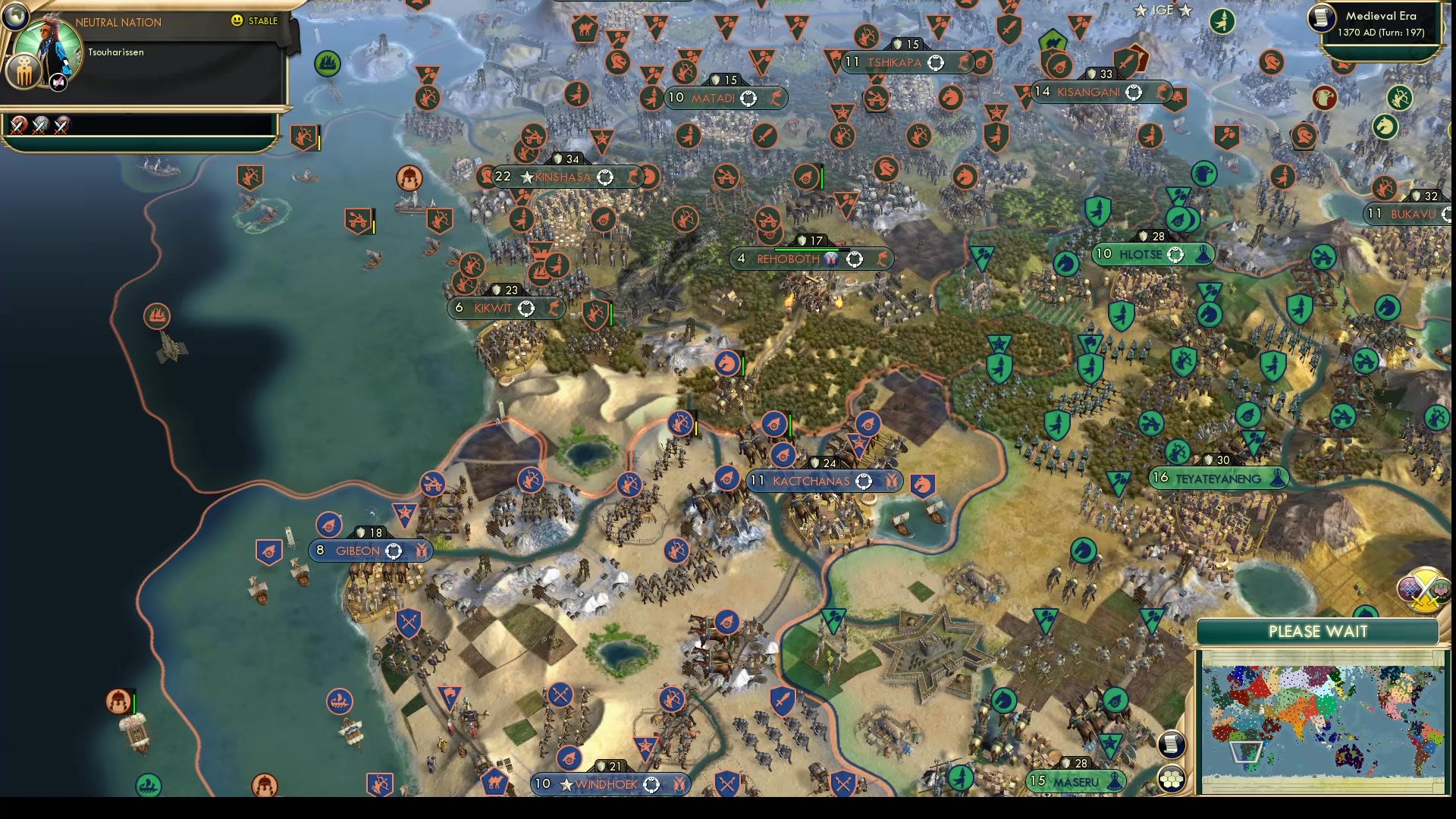Select the Kinshasa city banner
This screenshot has height=819, width=1456.
pyautogui.click(x=565, y=177)
